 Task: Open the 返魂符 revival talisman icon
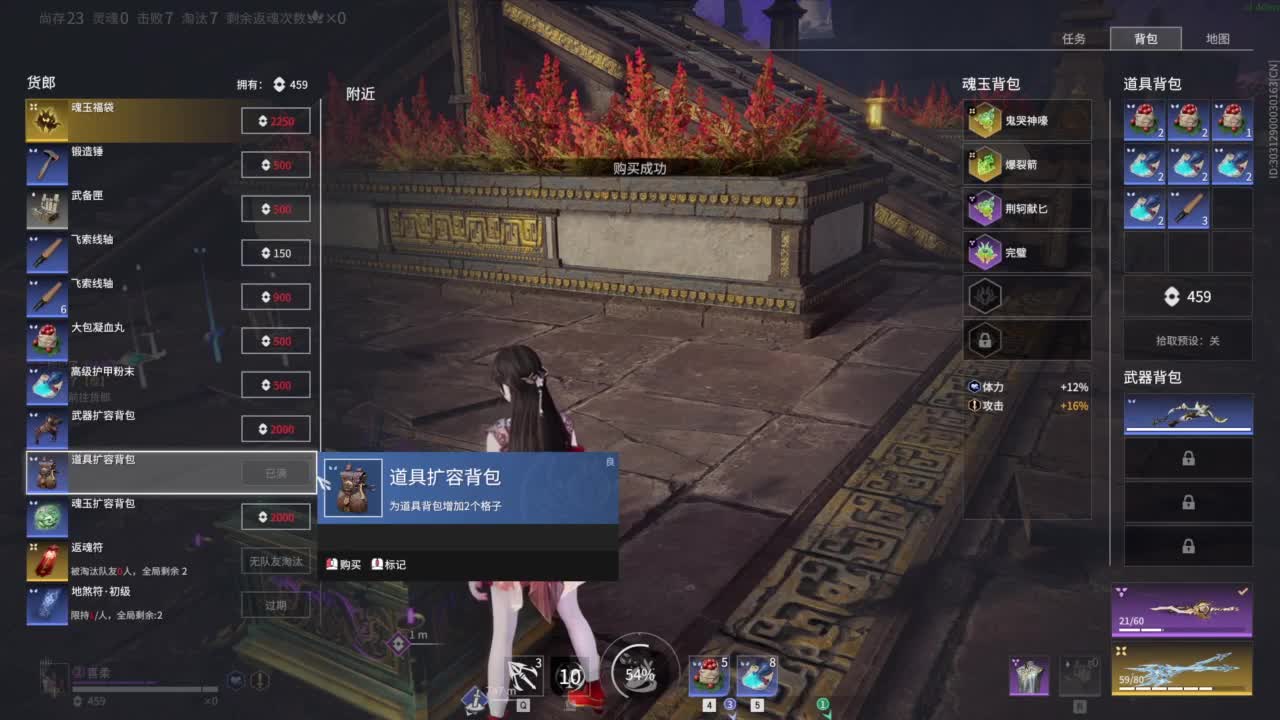[47, 560]
